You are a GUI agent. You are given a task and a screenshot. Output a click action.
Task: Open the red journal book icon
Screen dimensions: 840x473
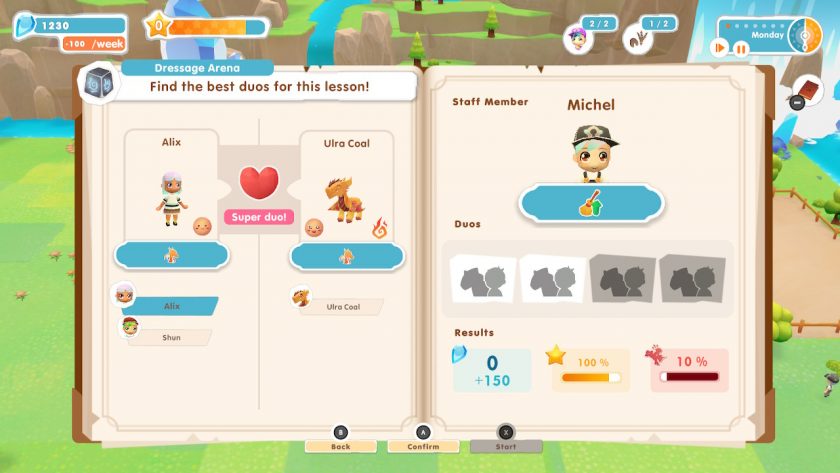pyautogui.click(x=808, y=91)
